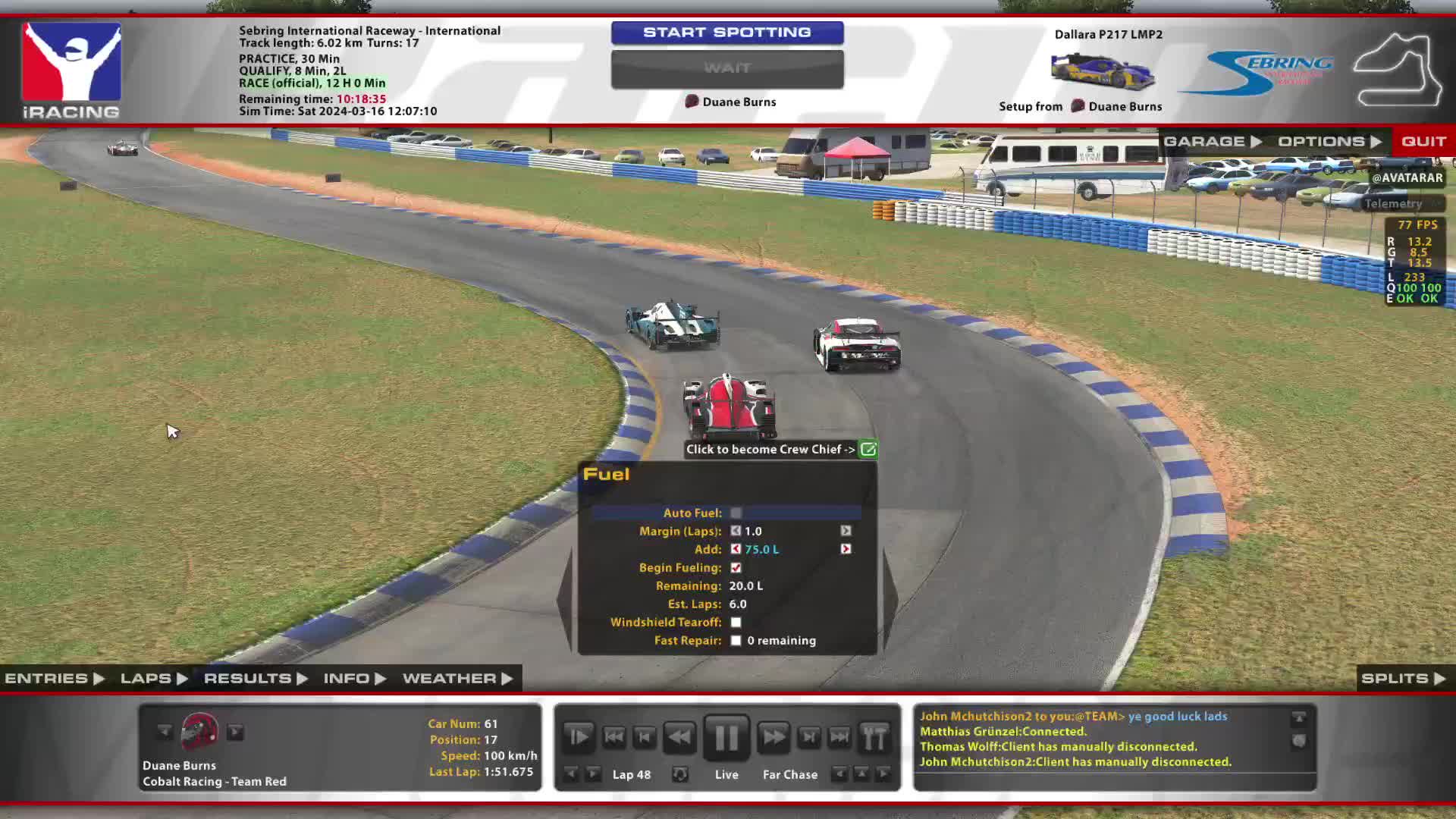Tick the Fast Repair checkbox
Viewport: 1456px width, 819px height.
pos(736,641)
